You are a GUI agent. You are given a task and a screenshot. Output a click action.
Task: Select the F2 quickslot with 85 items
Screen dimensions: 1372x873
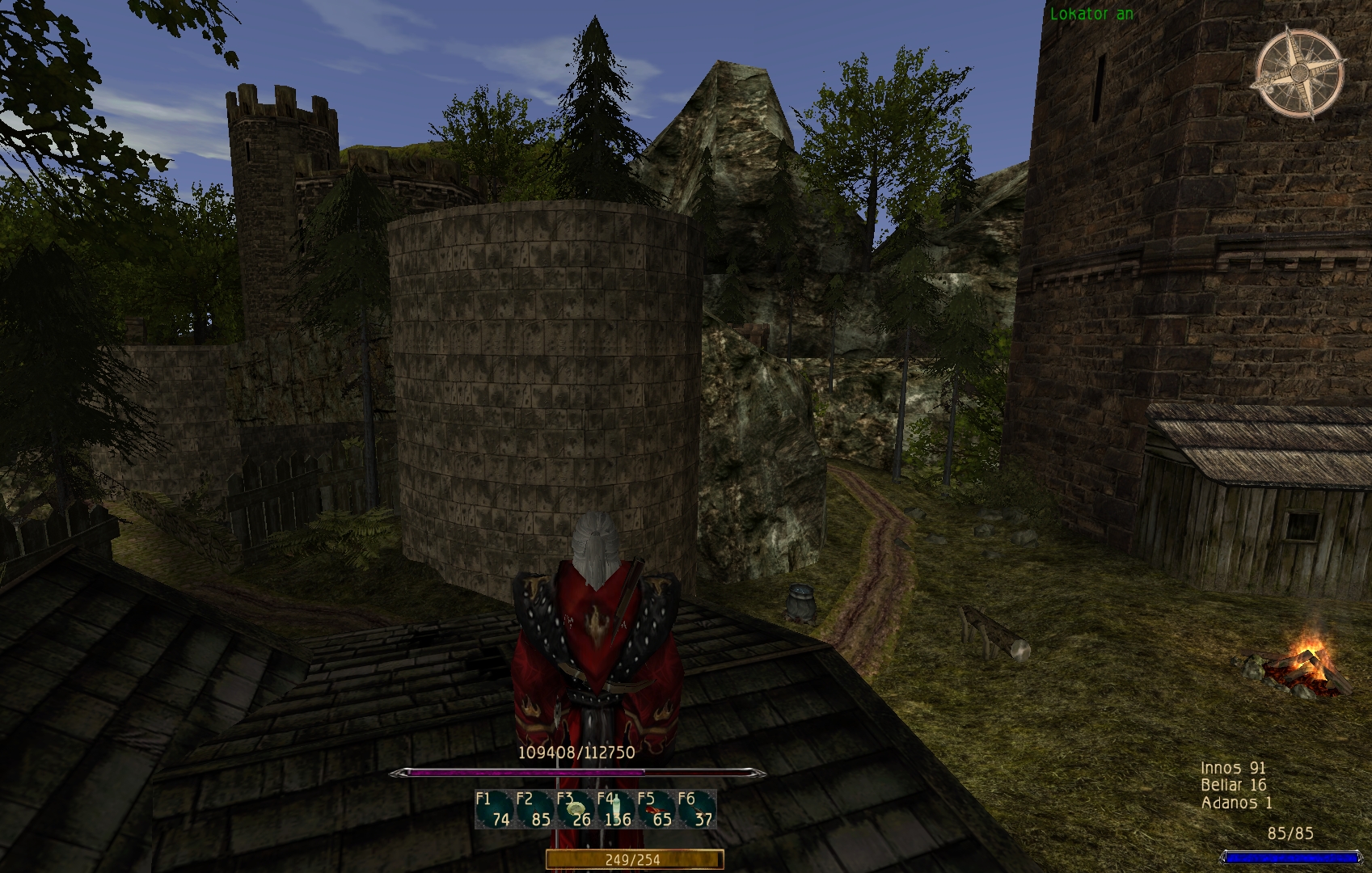point(534,809)
